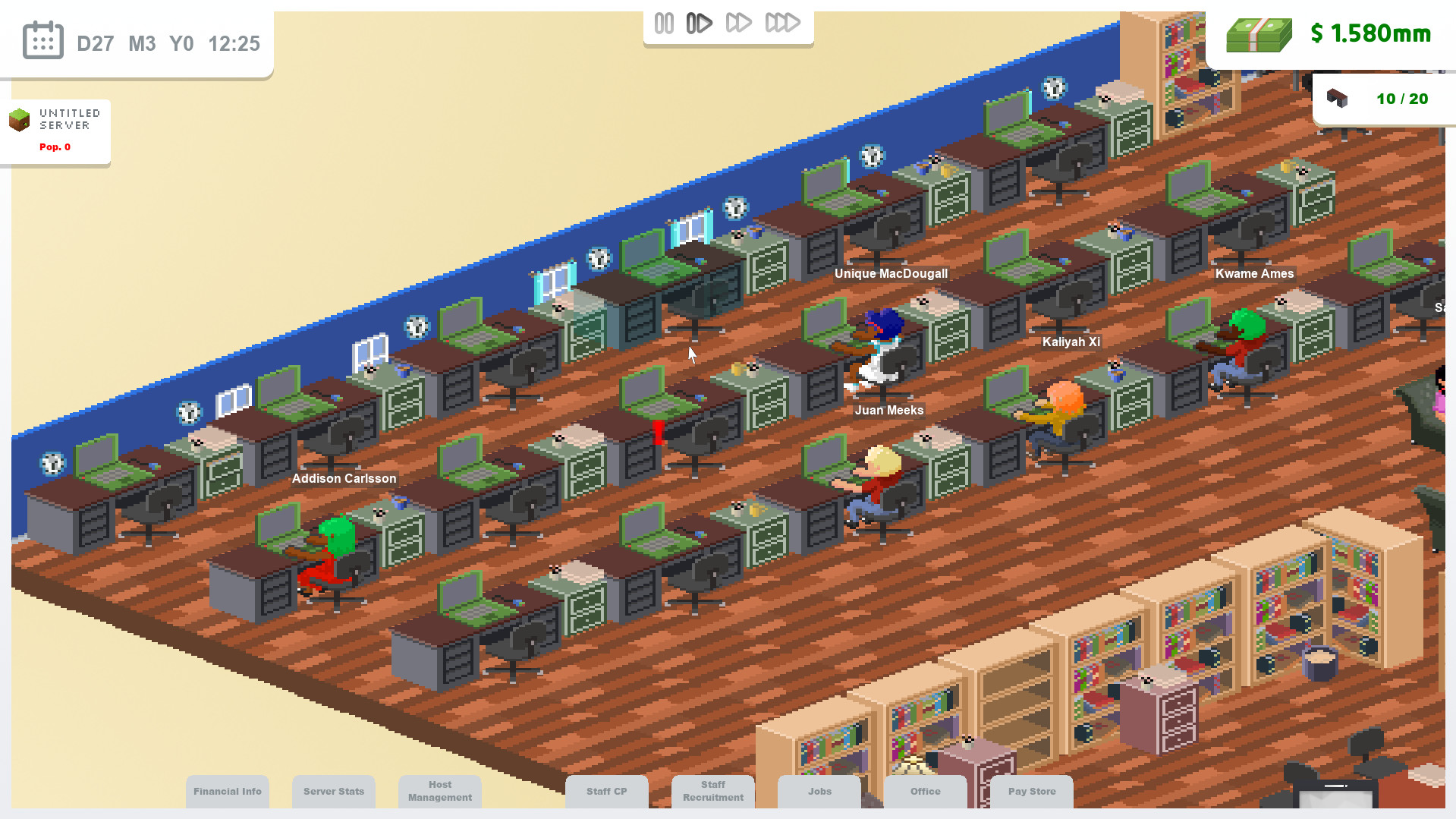Select the double-arrow fast-forward speed icon
The image size is (1456, 819).
(x=740, y=22)
